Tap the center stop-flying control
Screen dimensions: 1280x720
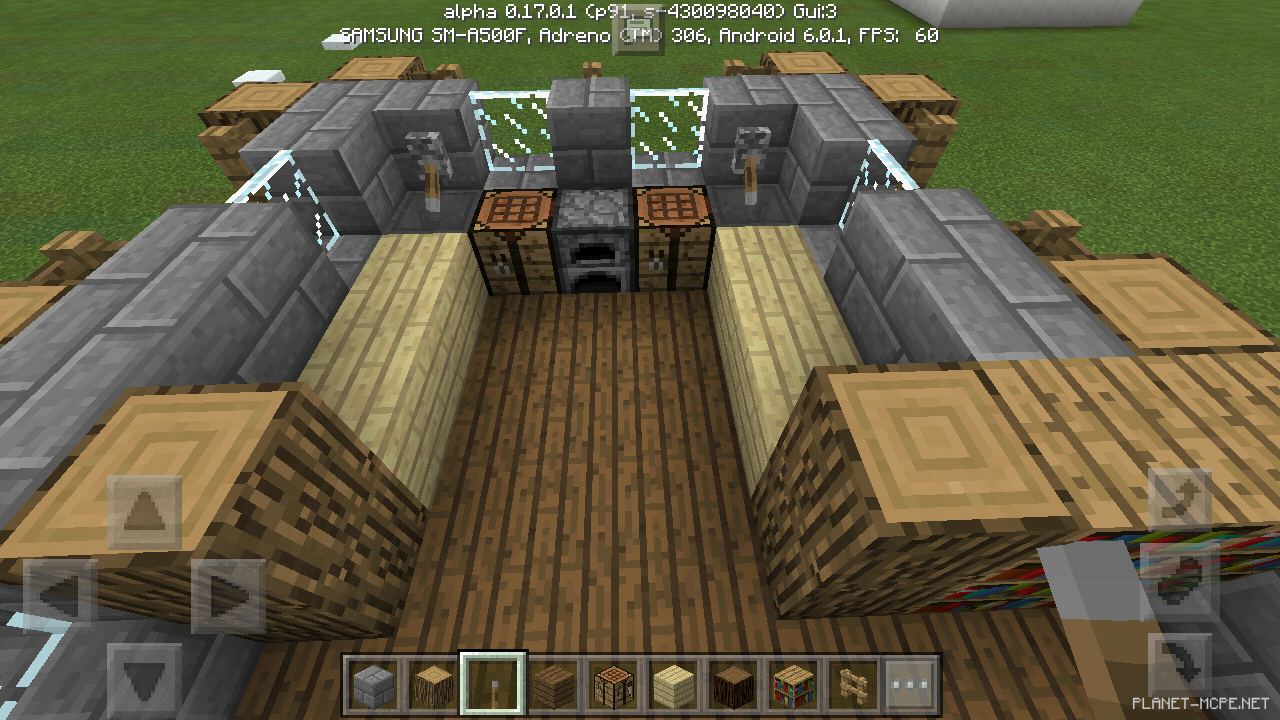1180,580
